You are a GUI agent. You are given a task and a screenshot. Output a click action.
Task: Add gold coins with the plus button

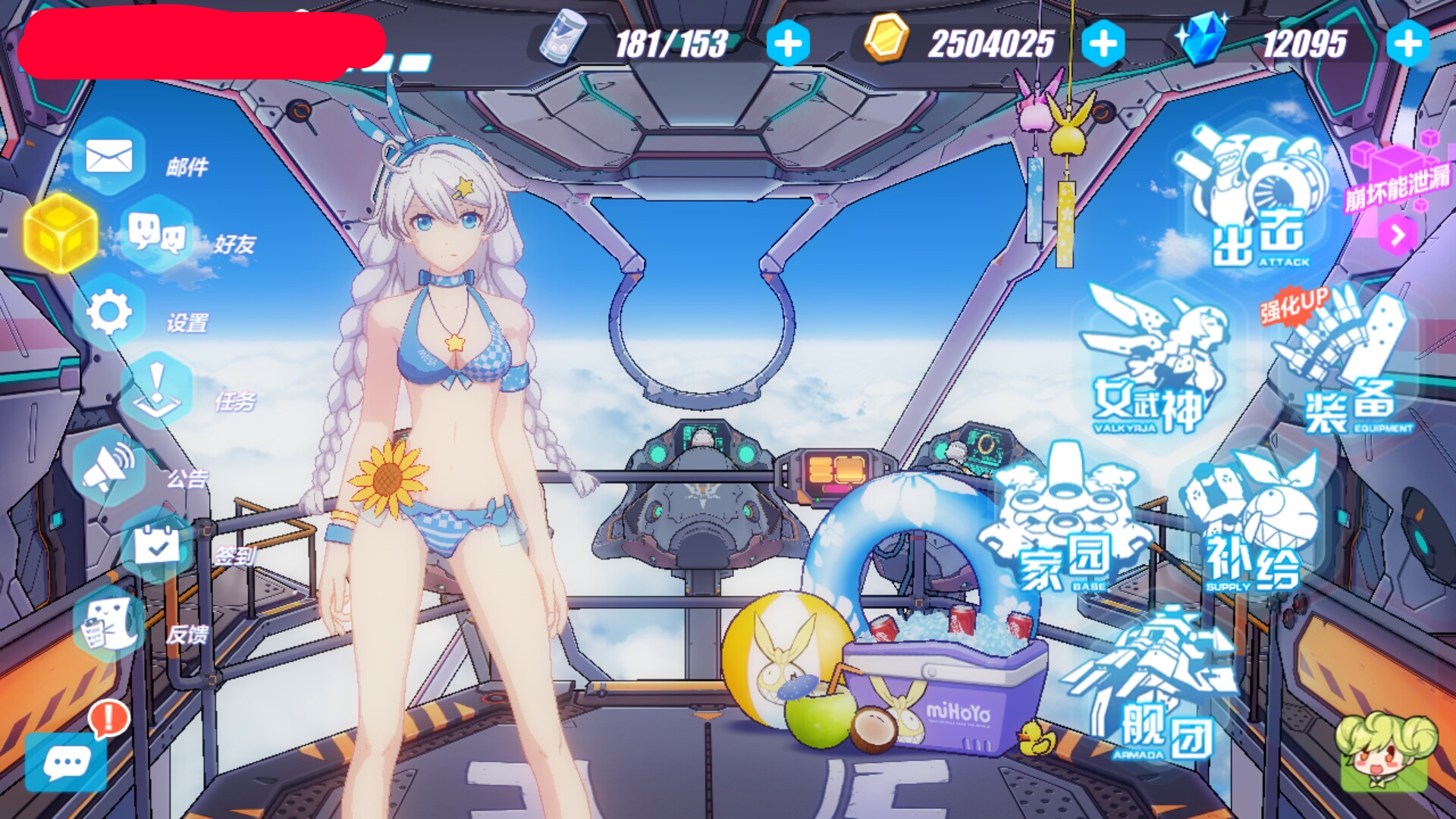(1103, 43)
